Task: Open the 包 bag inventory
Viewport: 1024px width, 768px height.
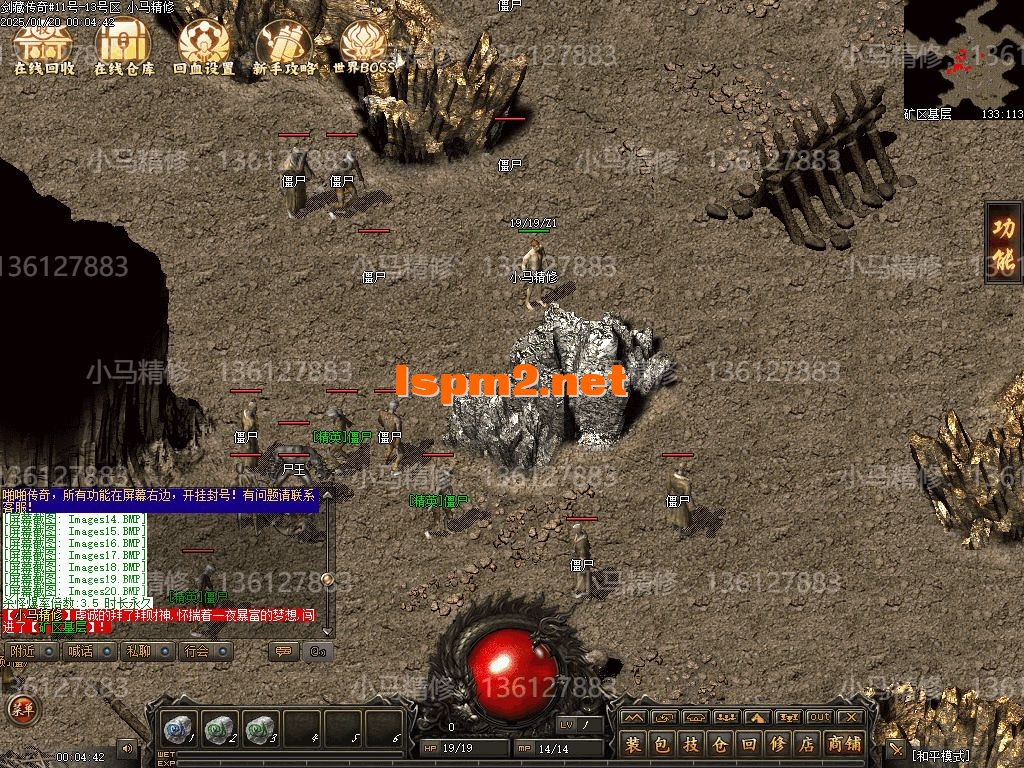Action: pyautogui.click(x=662, y=744)
